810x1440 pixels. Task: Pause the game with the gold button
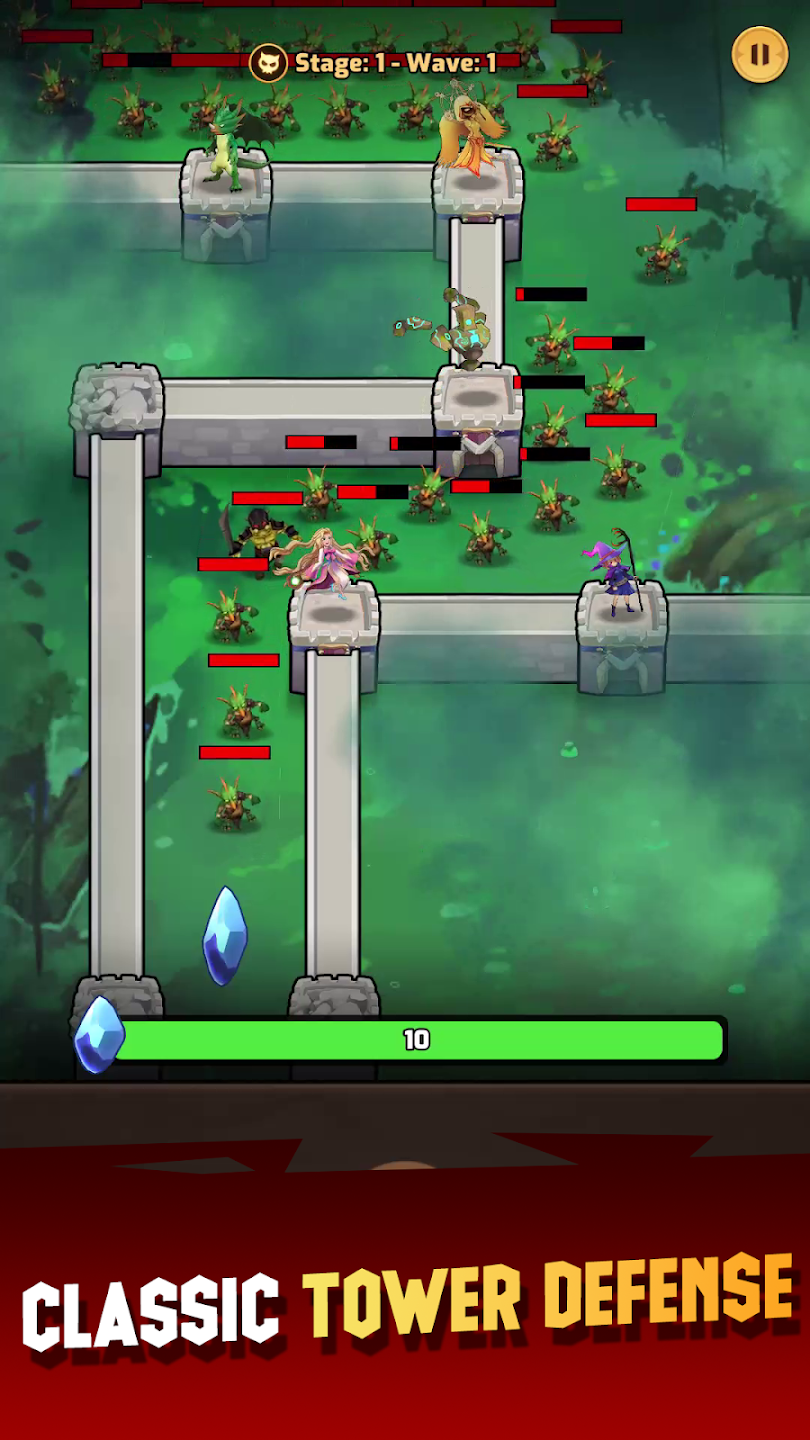point(760,54)
